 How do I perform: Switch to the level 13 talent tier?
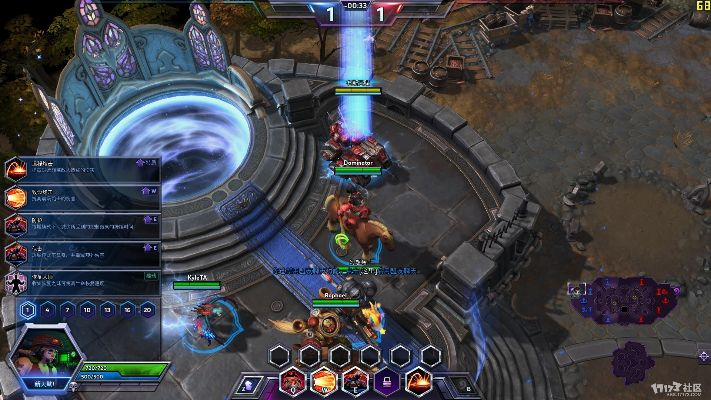point(108,310)
